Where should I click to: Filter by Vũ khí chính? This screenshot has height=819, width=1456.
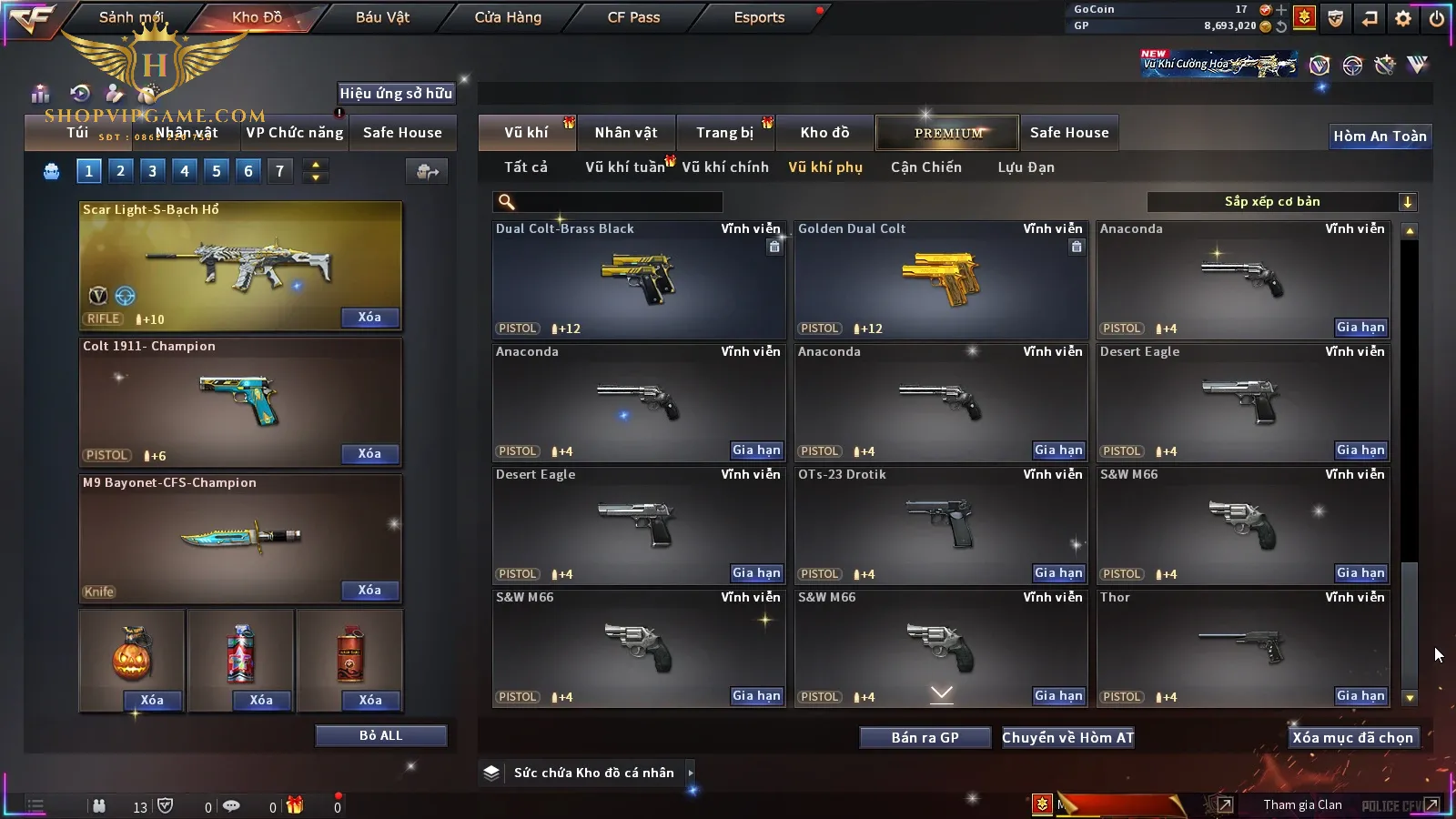coord(725,167)
